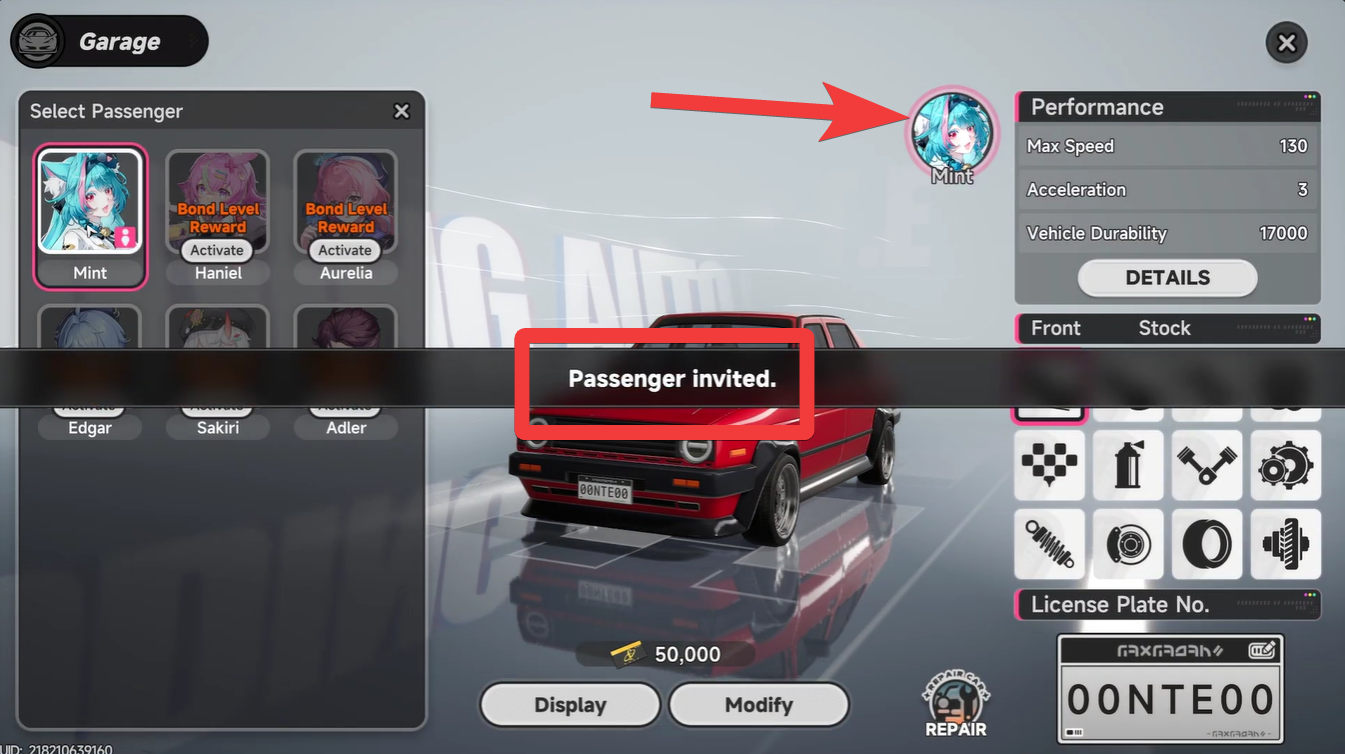Expand the License Plate No. section
1345x754 pixels.
point(1167,604)
